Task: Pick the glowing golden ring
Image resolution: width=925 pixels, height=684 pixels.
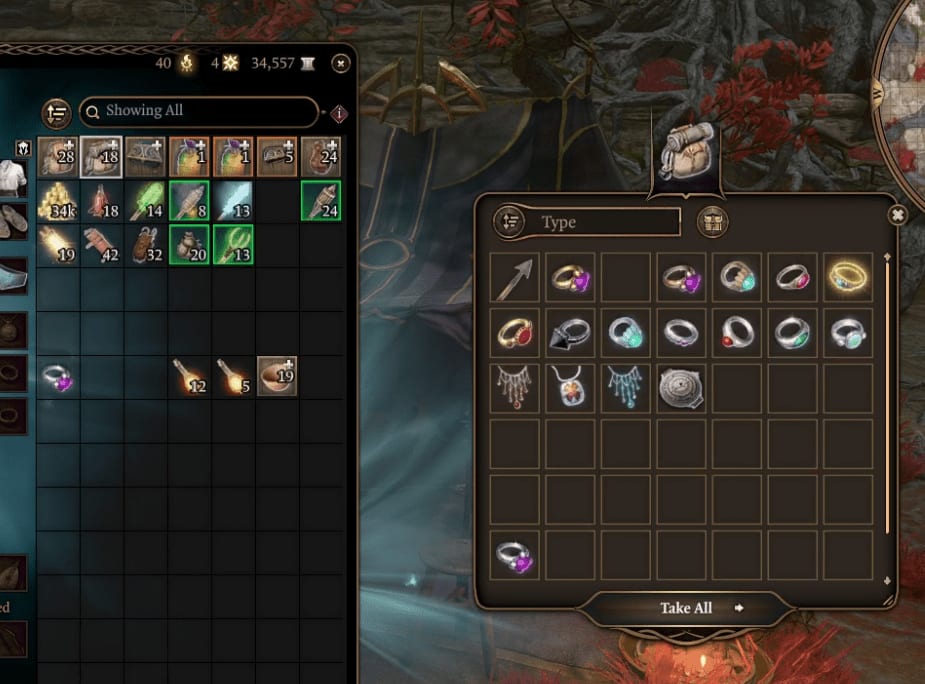Action: 848,278
